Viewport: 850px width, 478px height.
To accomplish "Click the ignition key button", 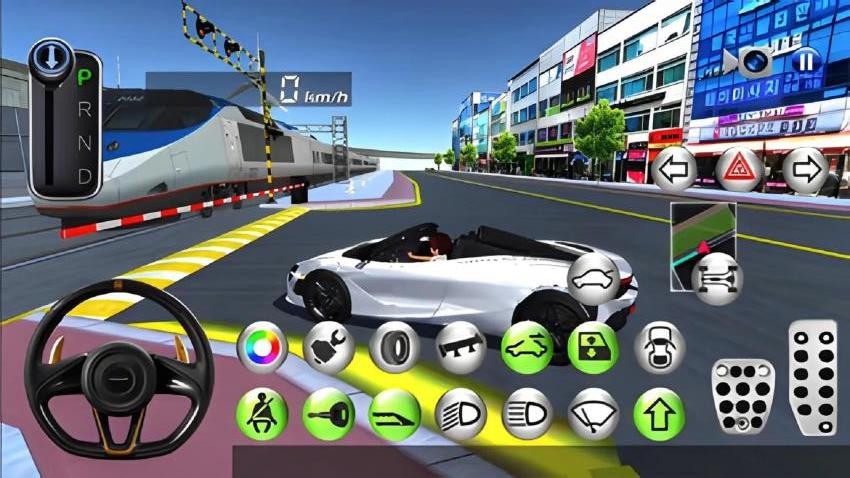I will (329, 413).
